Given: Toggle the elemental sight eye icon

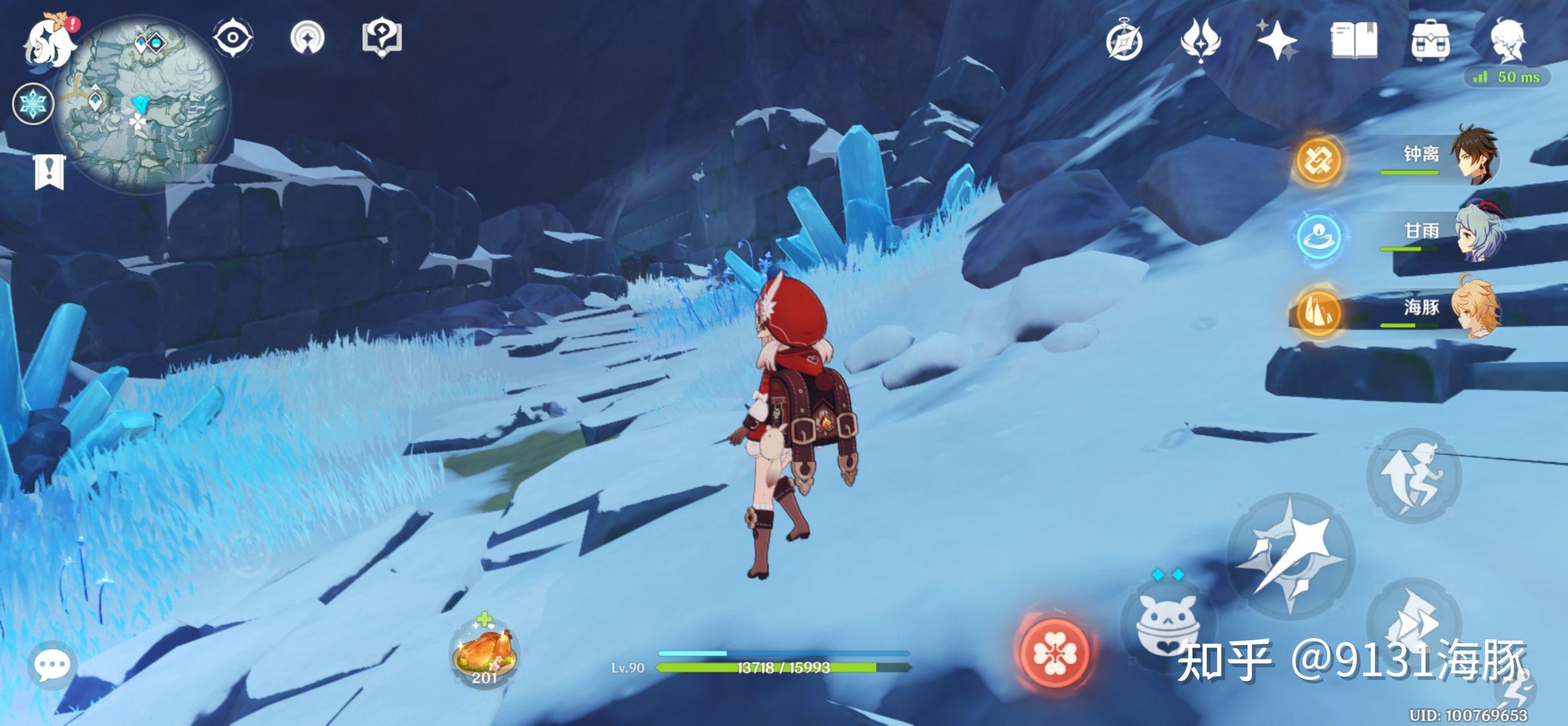Looking at the screenshot, I should pos(233,37).
